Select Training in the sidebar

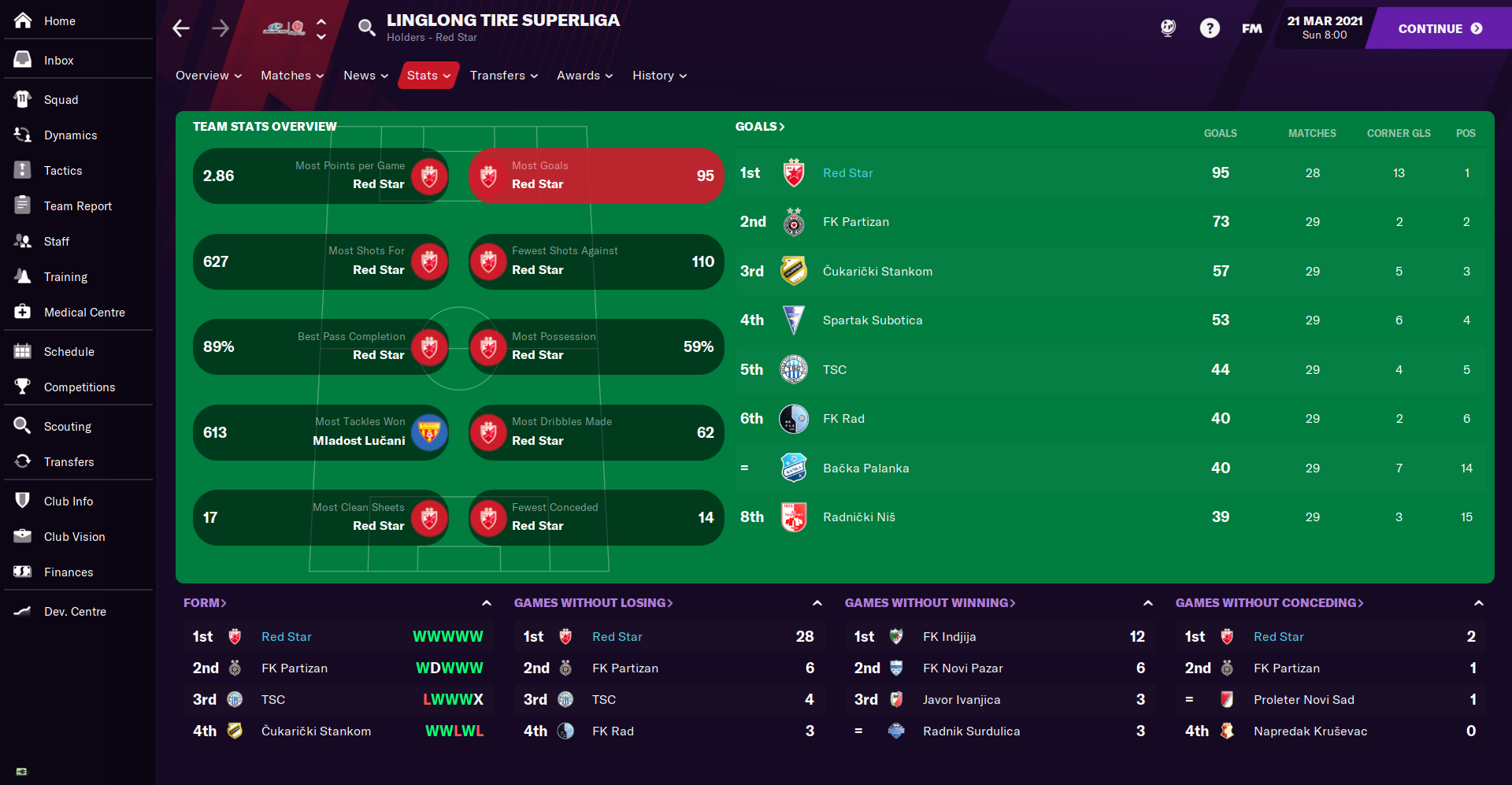pos(65,277)
